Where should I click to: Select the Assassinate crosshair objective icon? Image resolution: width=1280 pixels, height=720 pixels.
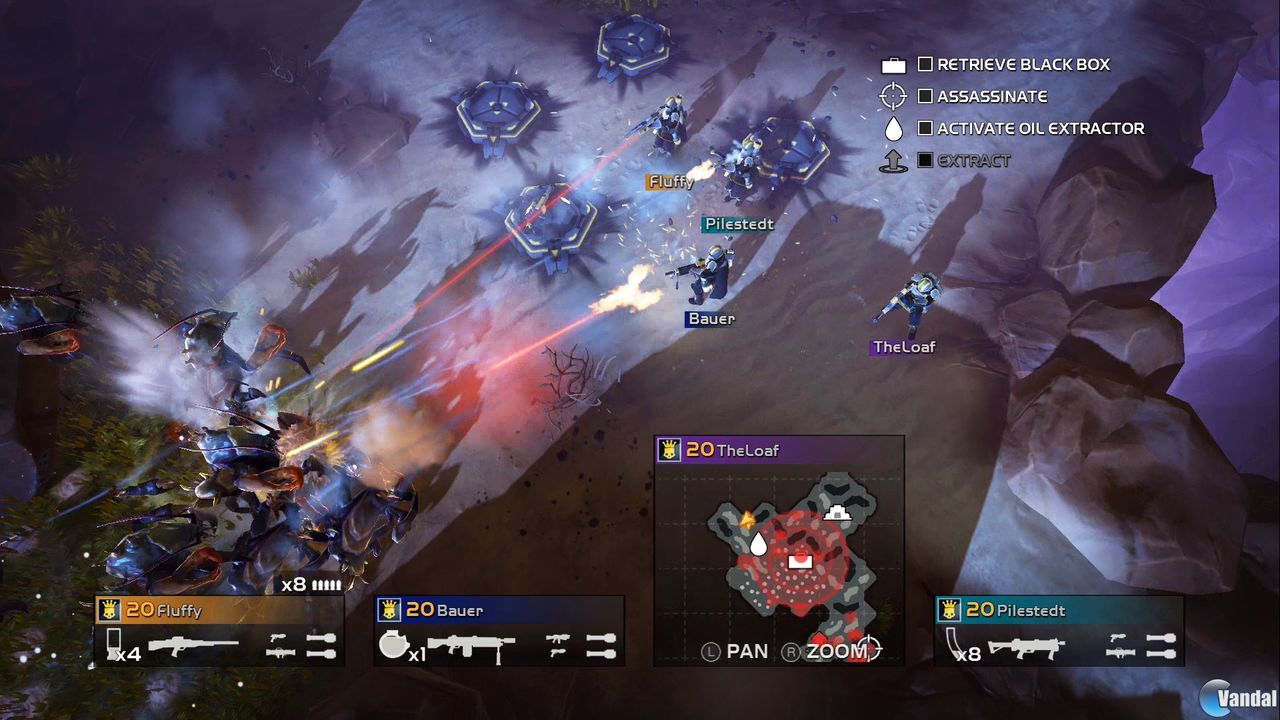click(x=893, y=96)
